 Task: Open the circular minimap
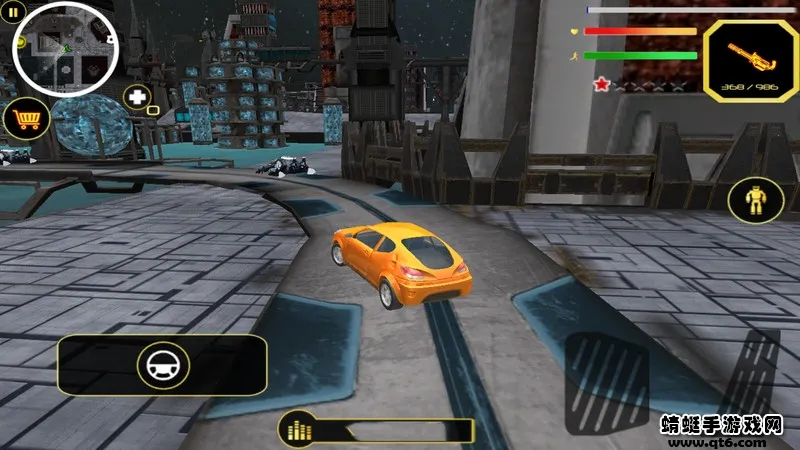pos(66,45)
